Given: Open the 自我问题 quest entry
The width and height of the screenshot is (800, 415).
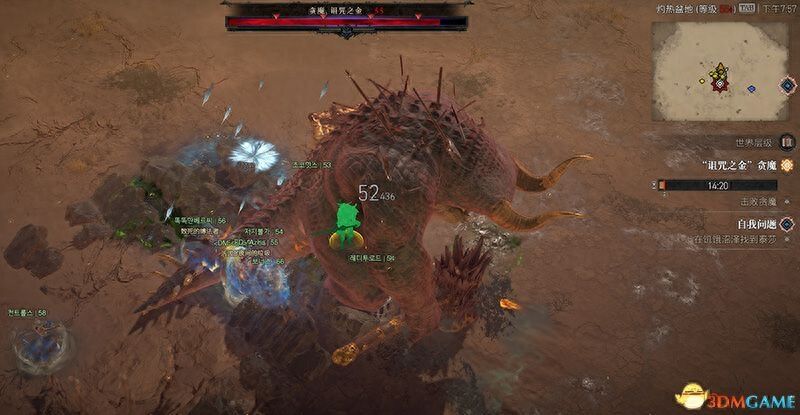Looking at the screenshot, I should point(752,224).
